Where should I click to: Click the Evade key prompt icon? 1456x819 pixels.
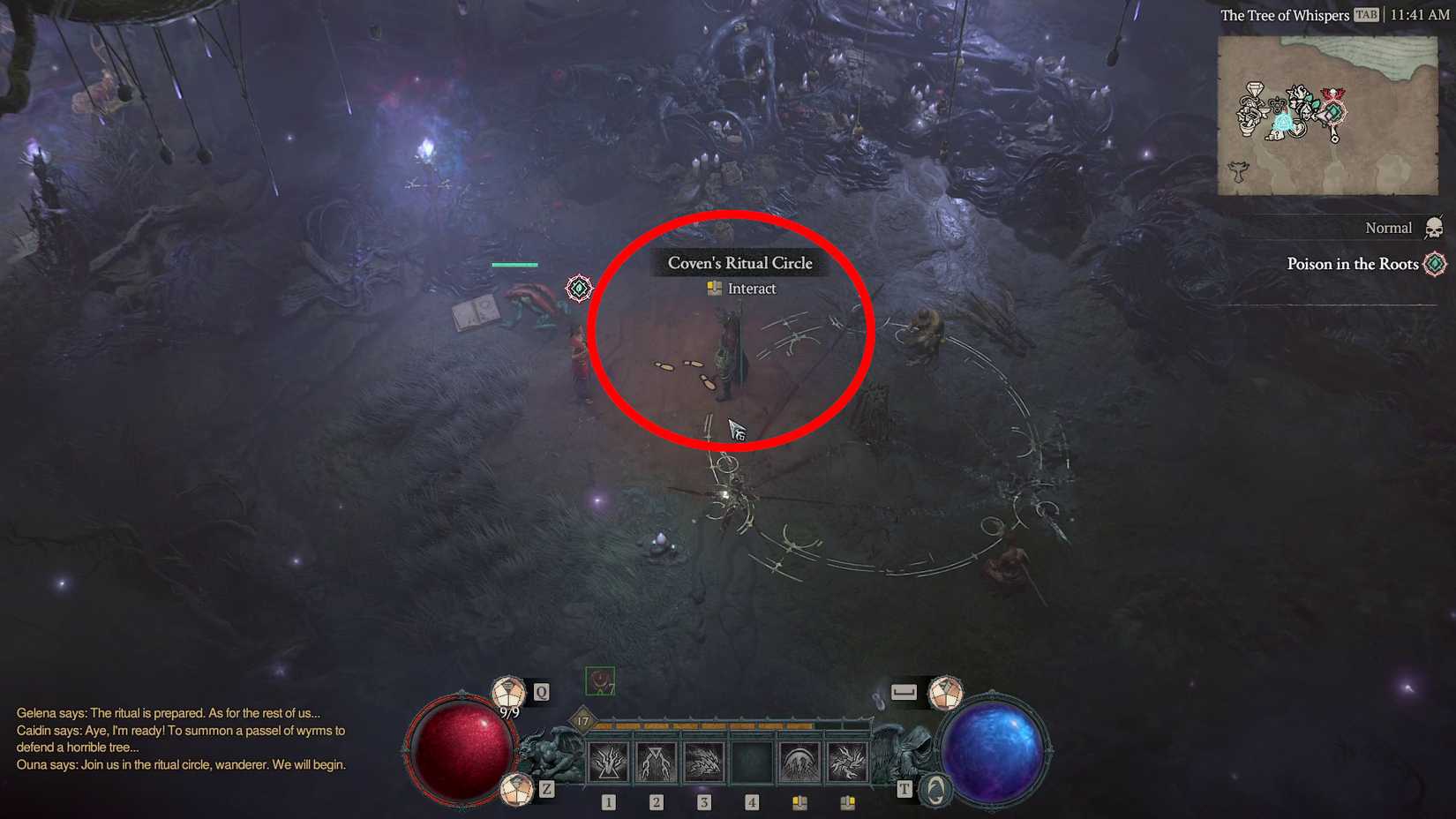[x=903, y=692]
